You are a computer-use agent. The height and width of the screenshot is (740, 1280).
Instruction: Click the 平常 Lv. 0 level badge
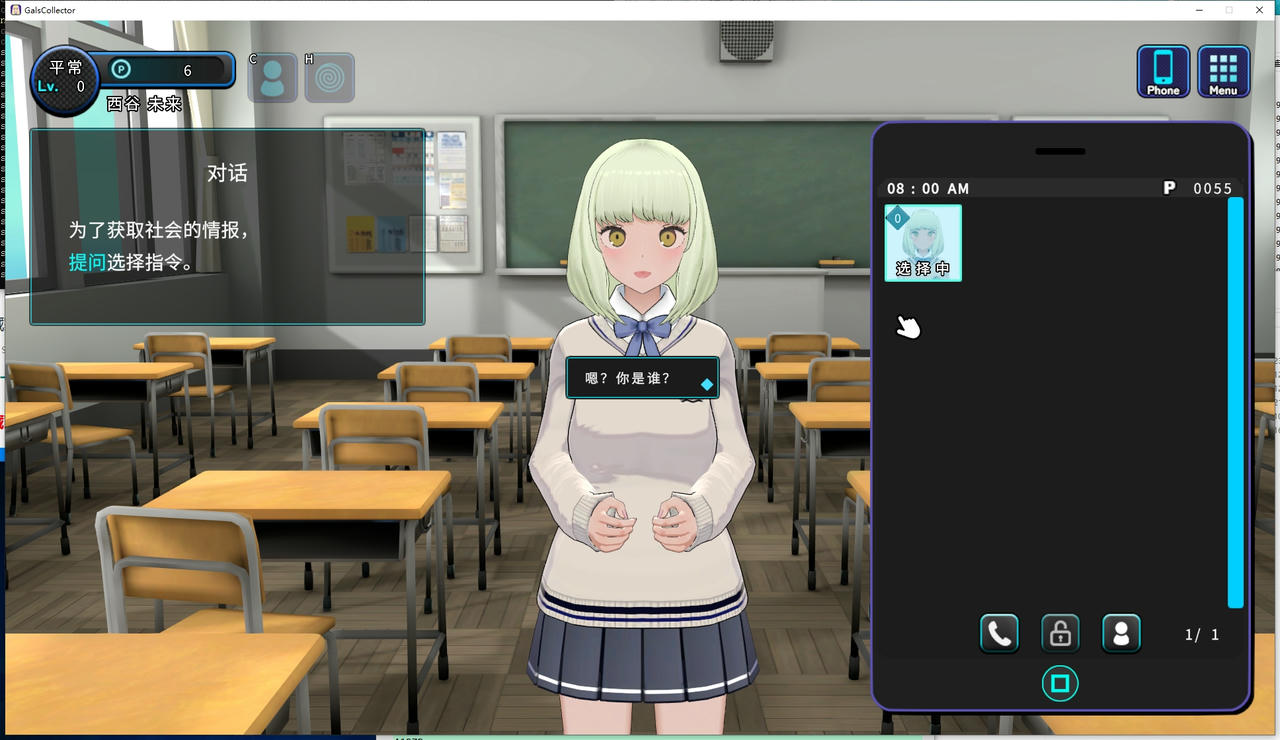point(62,77)
